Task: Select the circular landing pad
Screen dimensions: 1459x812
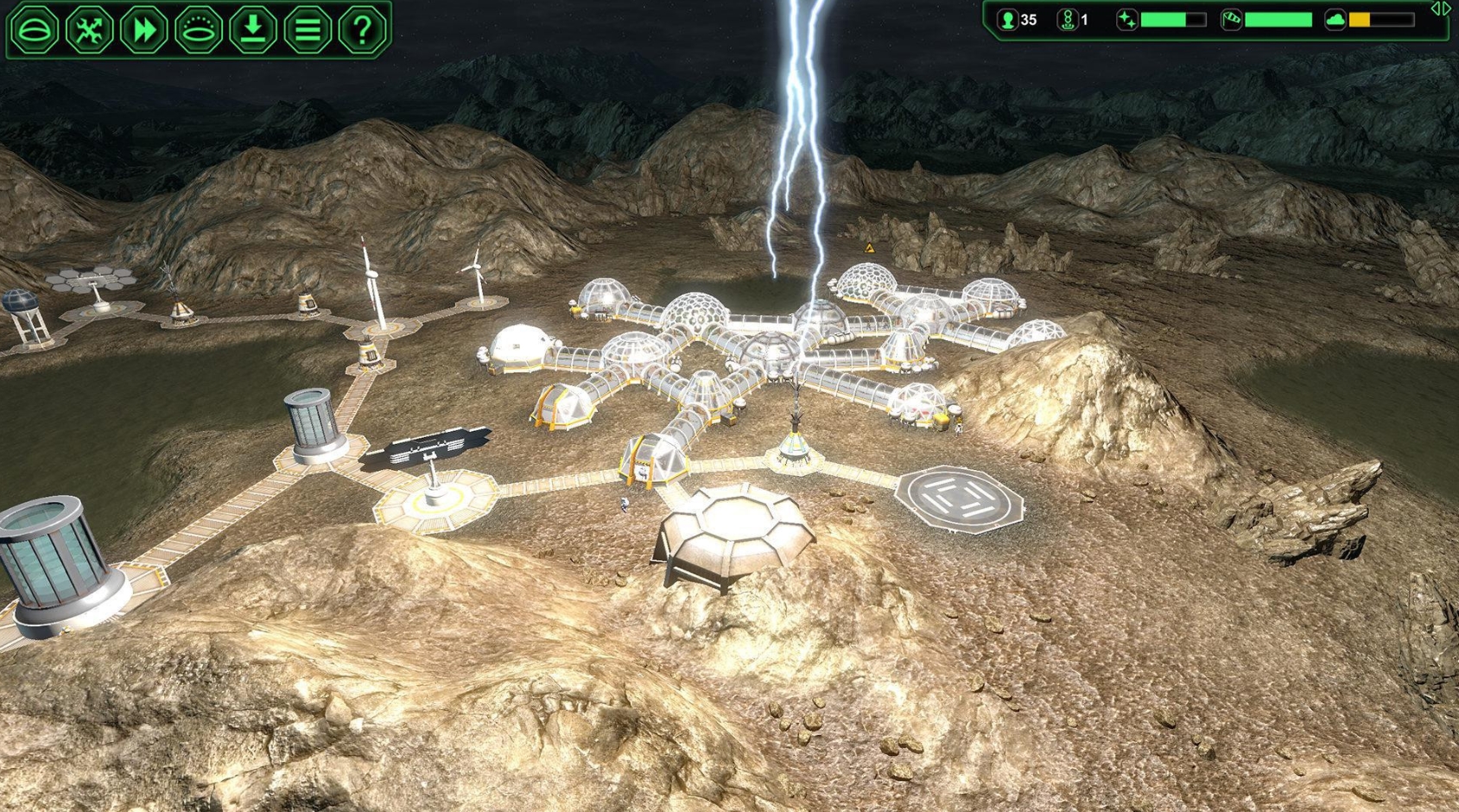Action: pyautogui.click(x=959, y=501)
